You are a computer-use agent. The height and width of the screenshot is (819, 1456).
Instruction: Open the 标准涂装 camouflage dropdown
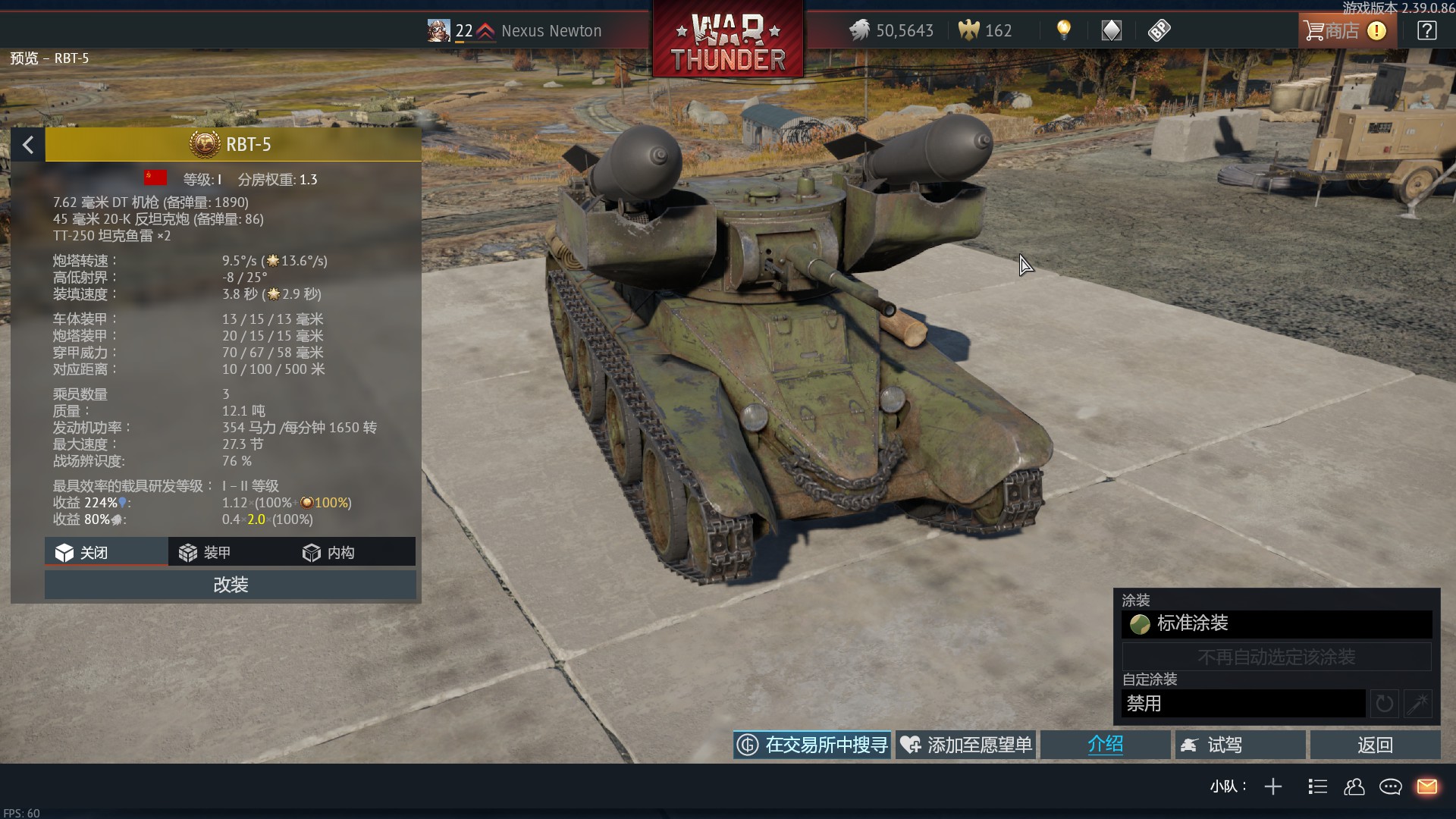coord(1276,624)
